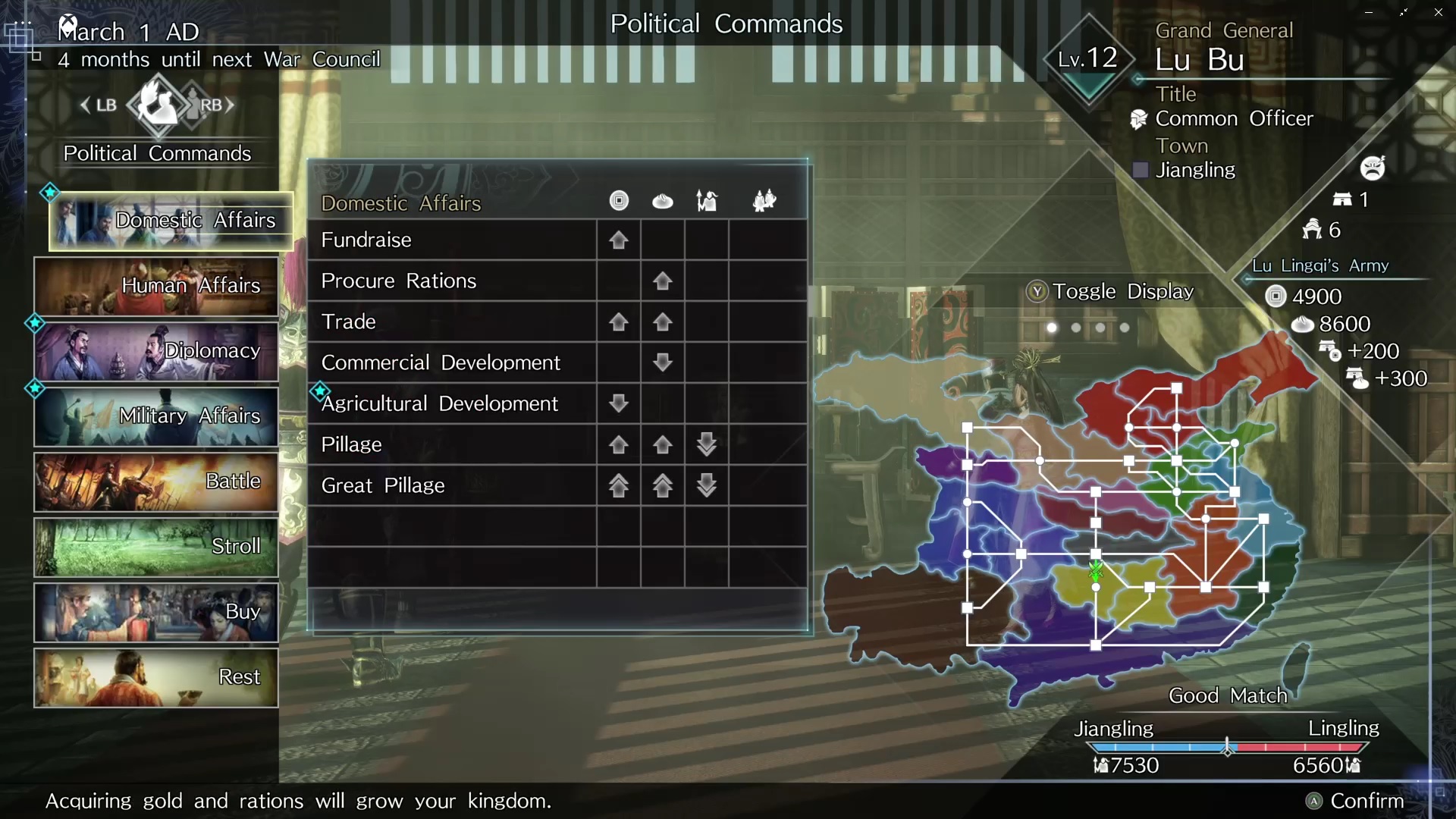Choose the Great Pillage row
The image size is (1456, 819).
click(x=452, y=486)
